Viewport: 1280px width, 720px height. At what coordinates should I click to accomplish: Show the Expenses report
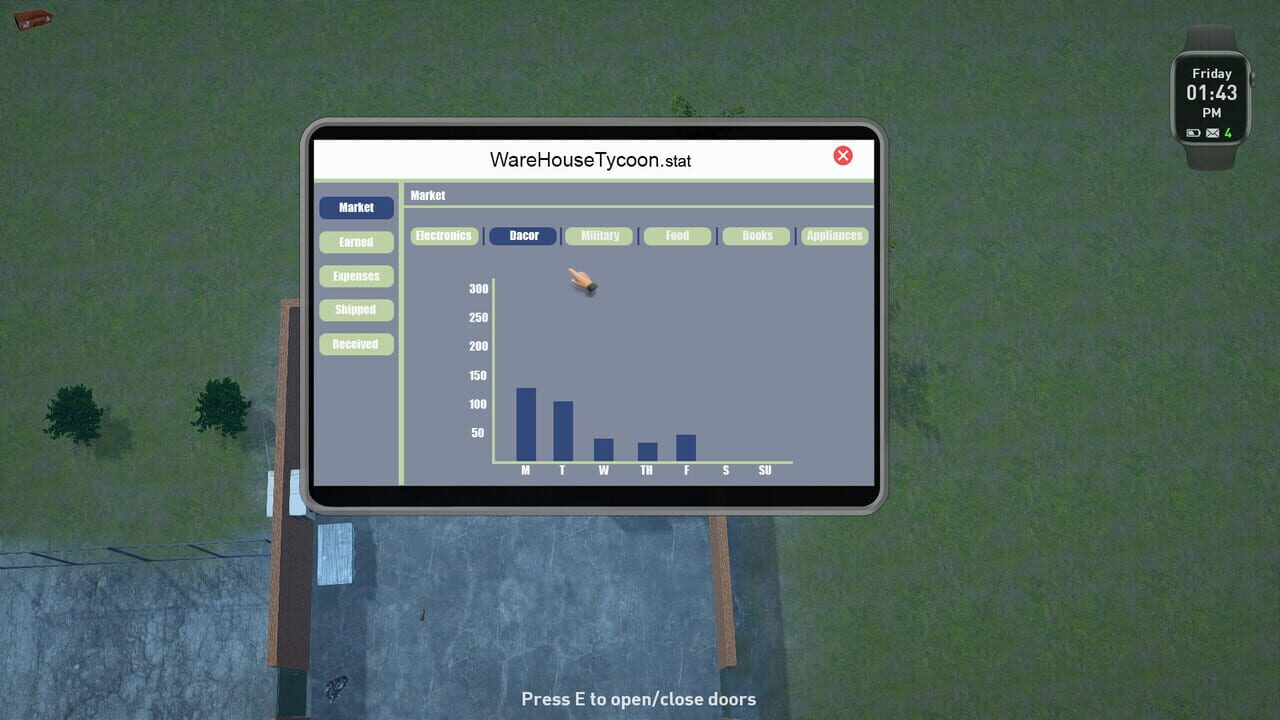(356, 275)
